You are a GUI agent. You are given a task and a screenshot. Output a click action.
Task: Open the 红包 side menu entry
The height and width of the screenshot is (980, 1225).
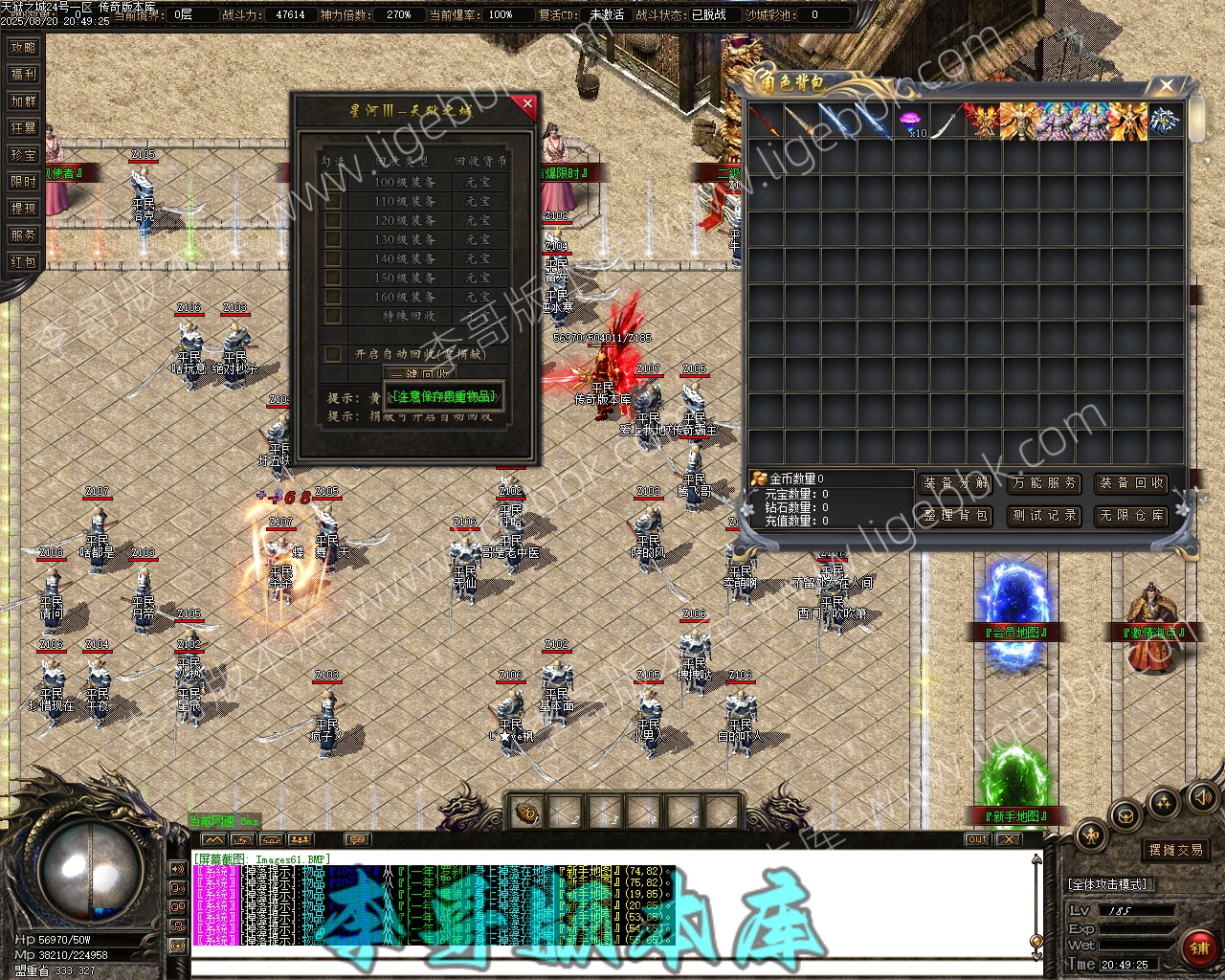(23, 261)
